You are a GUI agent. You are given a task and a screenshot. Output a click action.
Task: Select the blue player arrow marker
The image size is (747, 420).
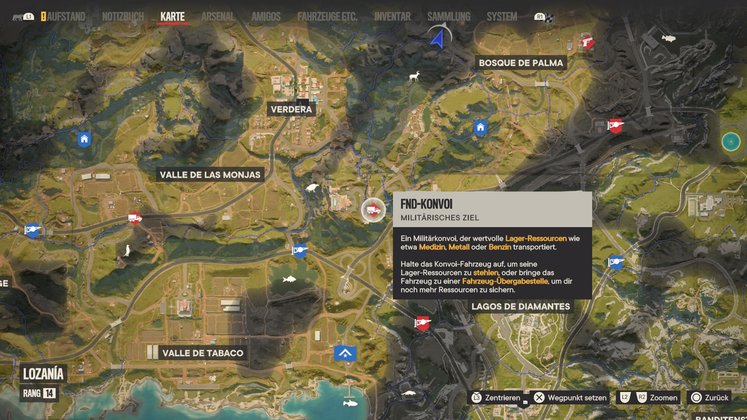(437, 38)
